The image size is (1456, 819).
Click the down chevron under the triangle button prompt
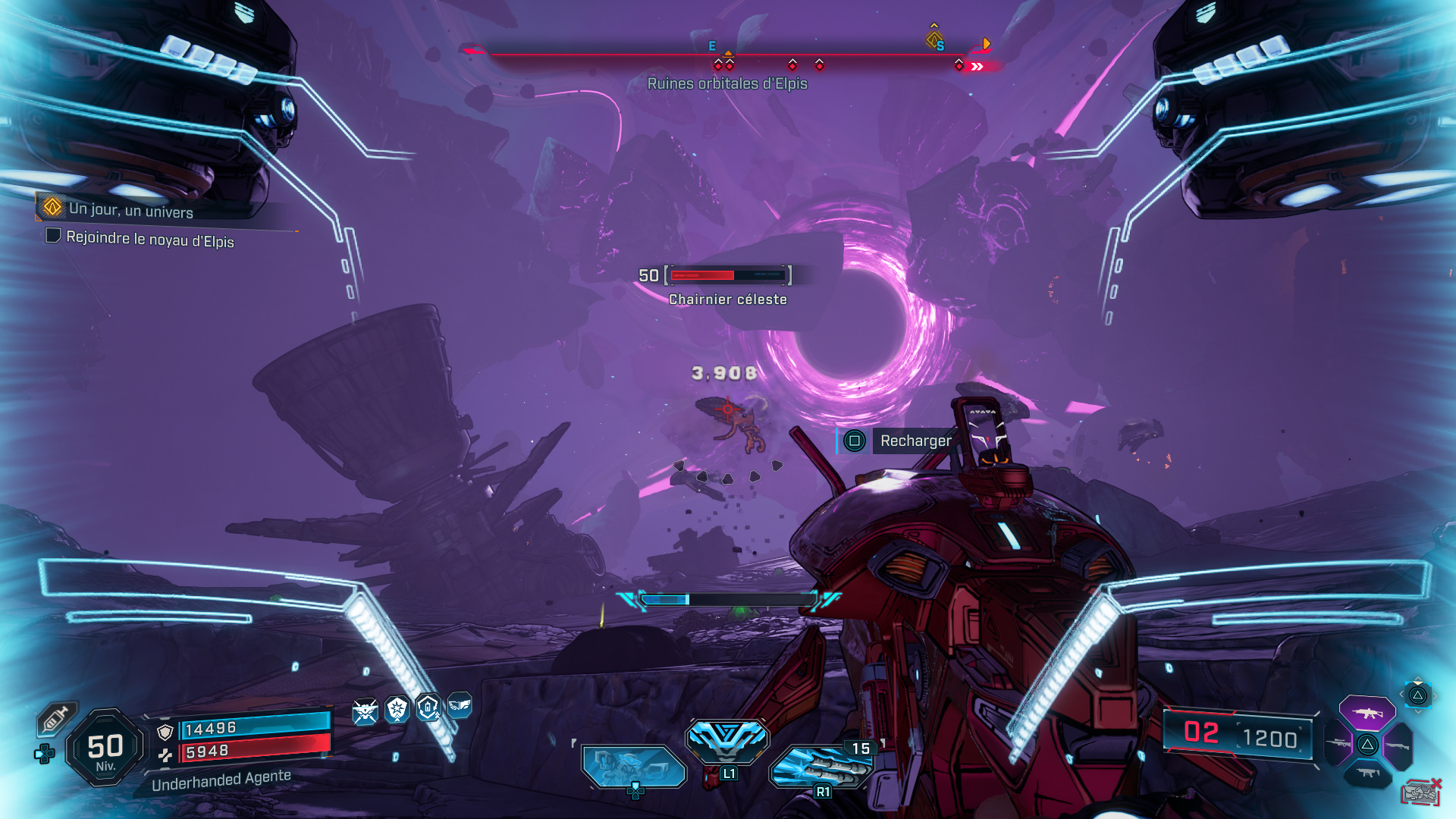click(1418, 712)
